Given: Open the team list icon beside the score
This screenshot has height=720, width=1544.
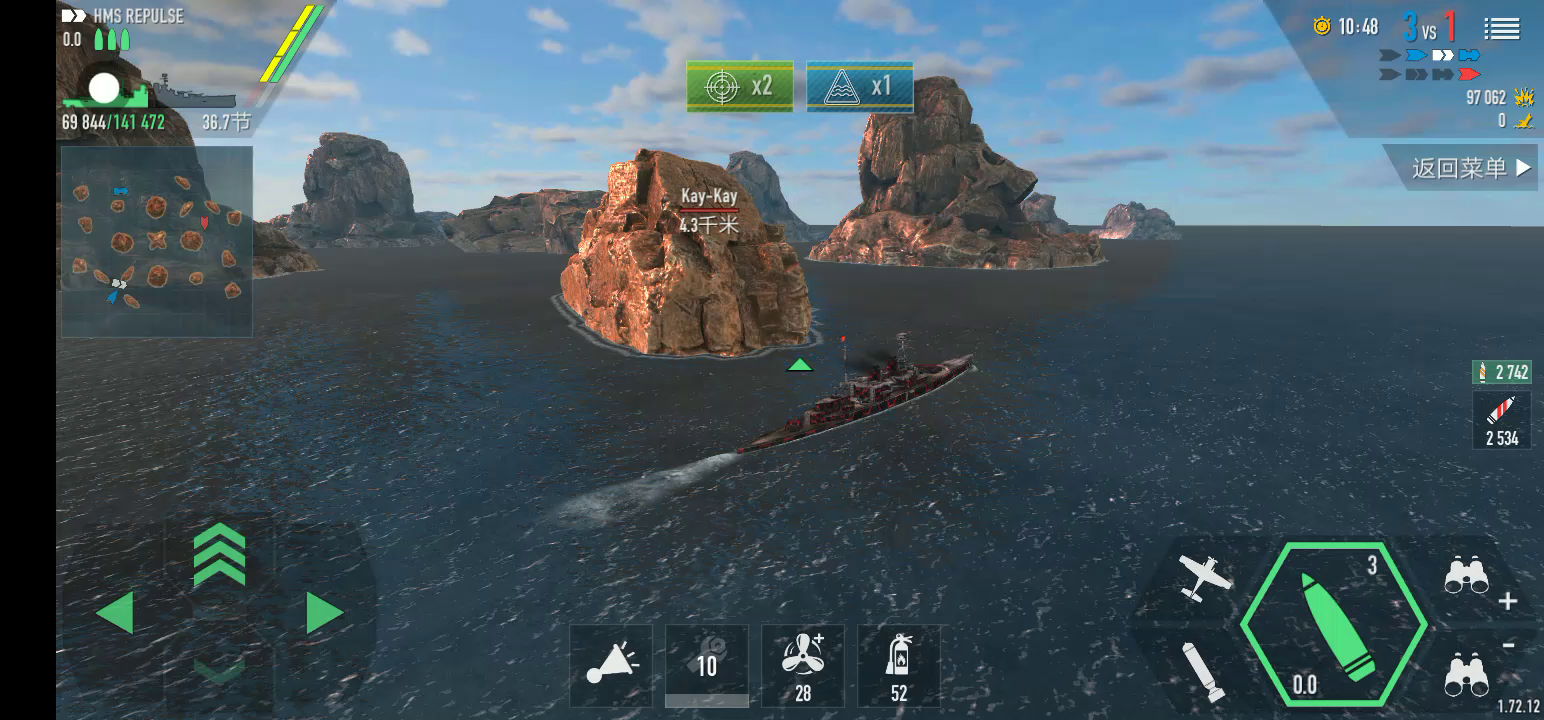Looking at the screenshot, I should pos(1501,28).
